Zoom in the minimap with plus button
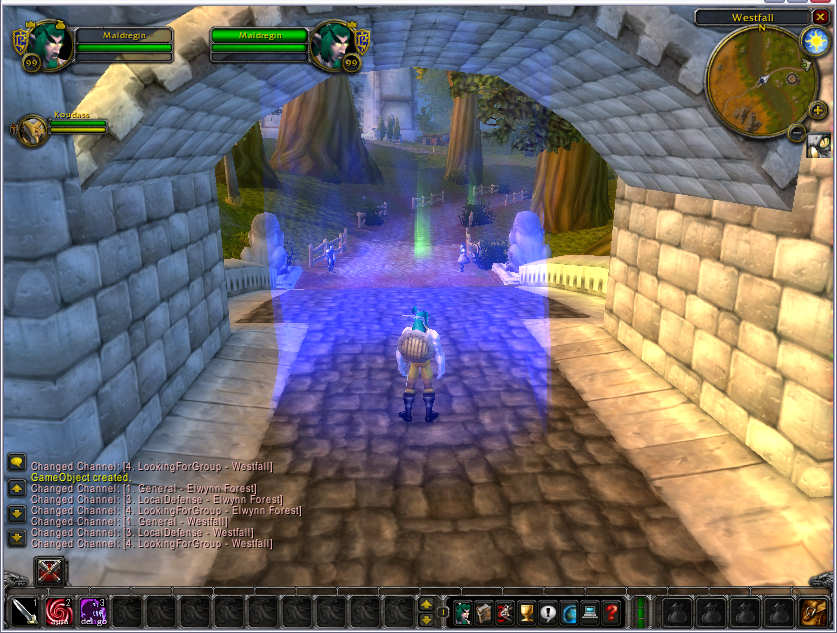 pyautogui.click(x=817, y=110)
